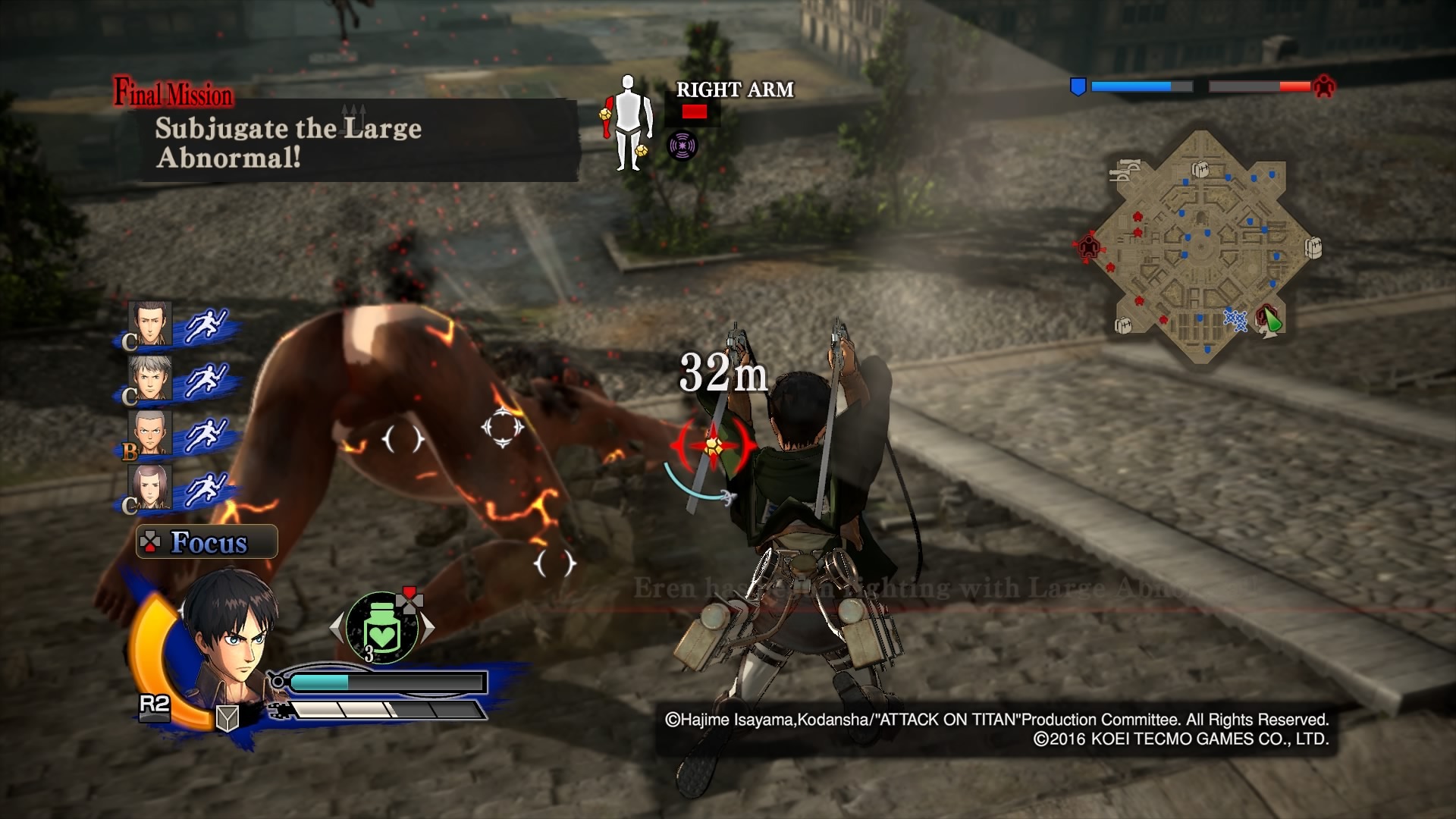The width and height of the screenshot is (1456, 819).
Task: Select the green healing potion item
Action: pos(383,628)
